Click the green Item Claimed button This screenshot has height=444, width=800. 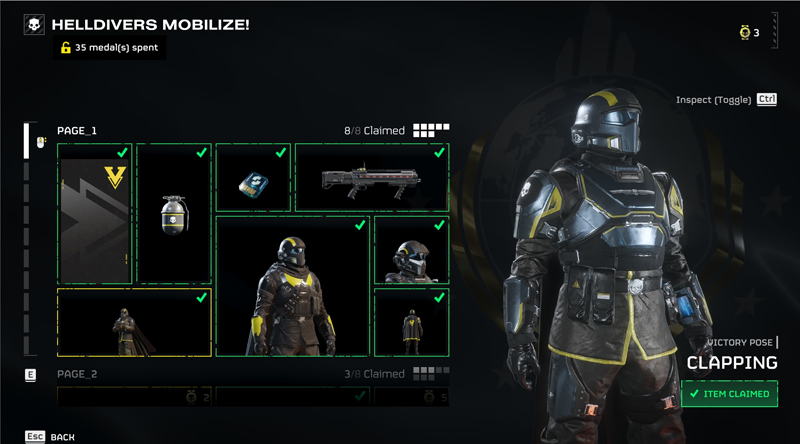pyautogui.click(x=730, y=394)
